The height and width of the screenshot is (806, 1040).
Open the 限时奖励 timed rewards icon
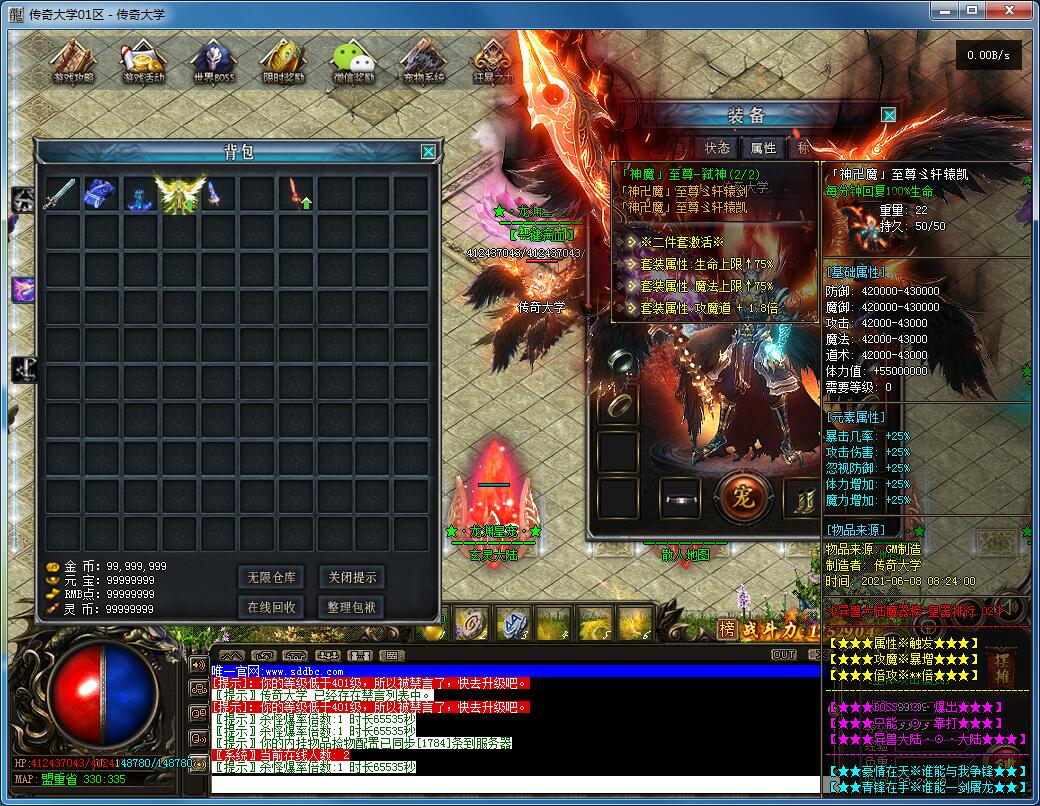click(x=283, y=62)
